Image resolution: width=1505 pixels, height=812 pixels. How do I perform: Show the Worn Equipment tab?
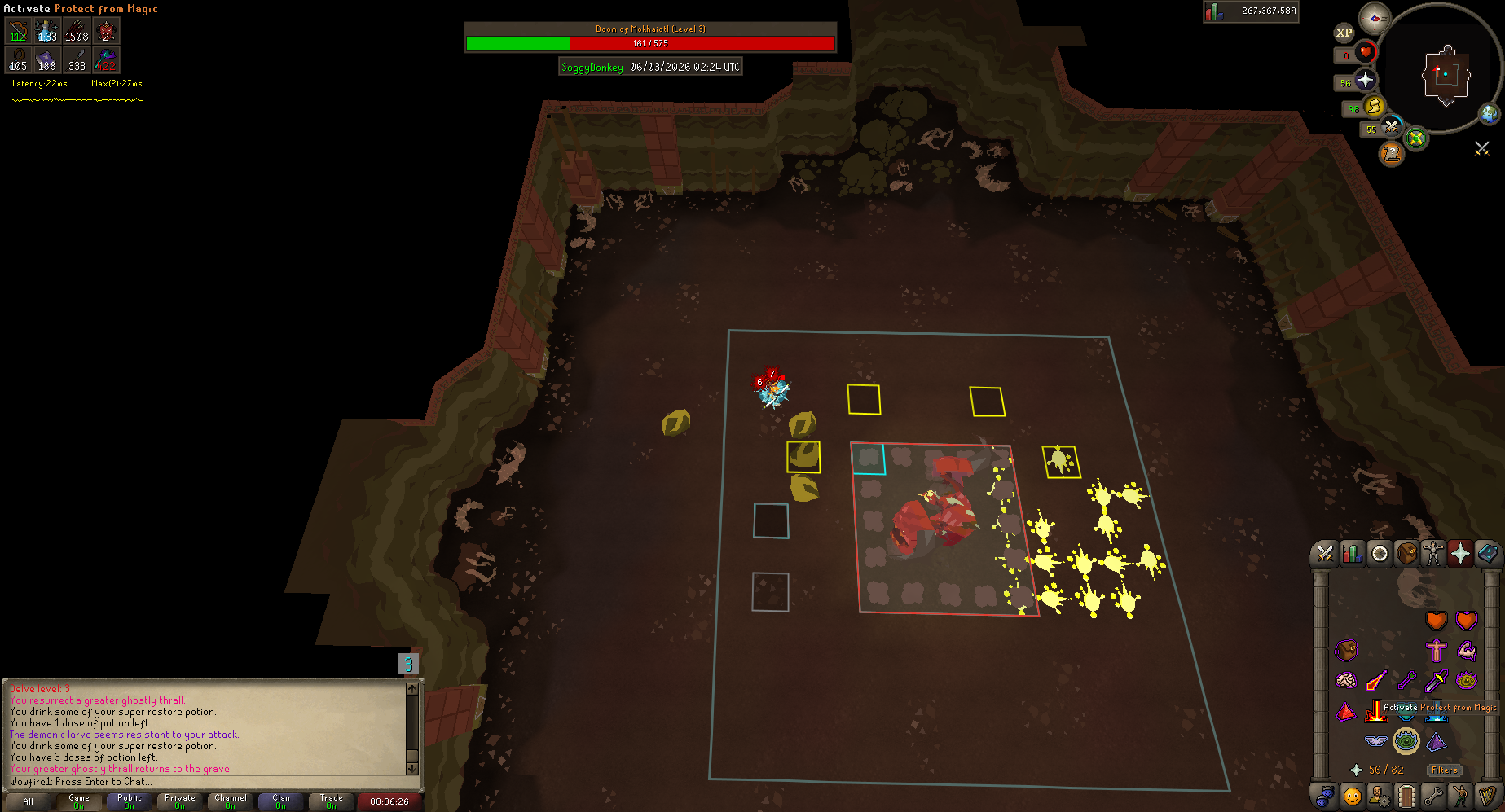(1433, 554)
